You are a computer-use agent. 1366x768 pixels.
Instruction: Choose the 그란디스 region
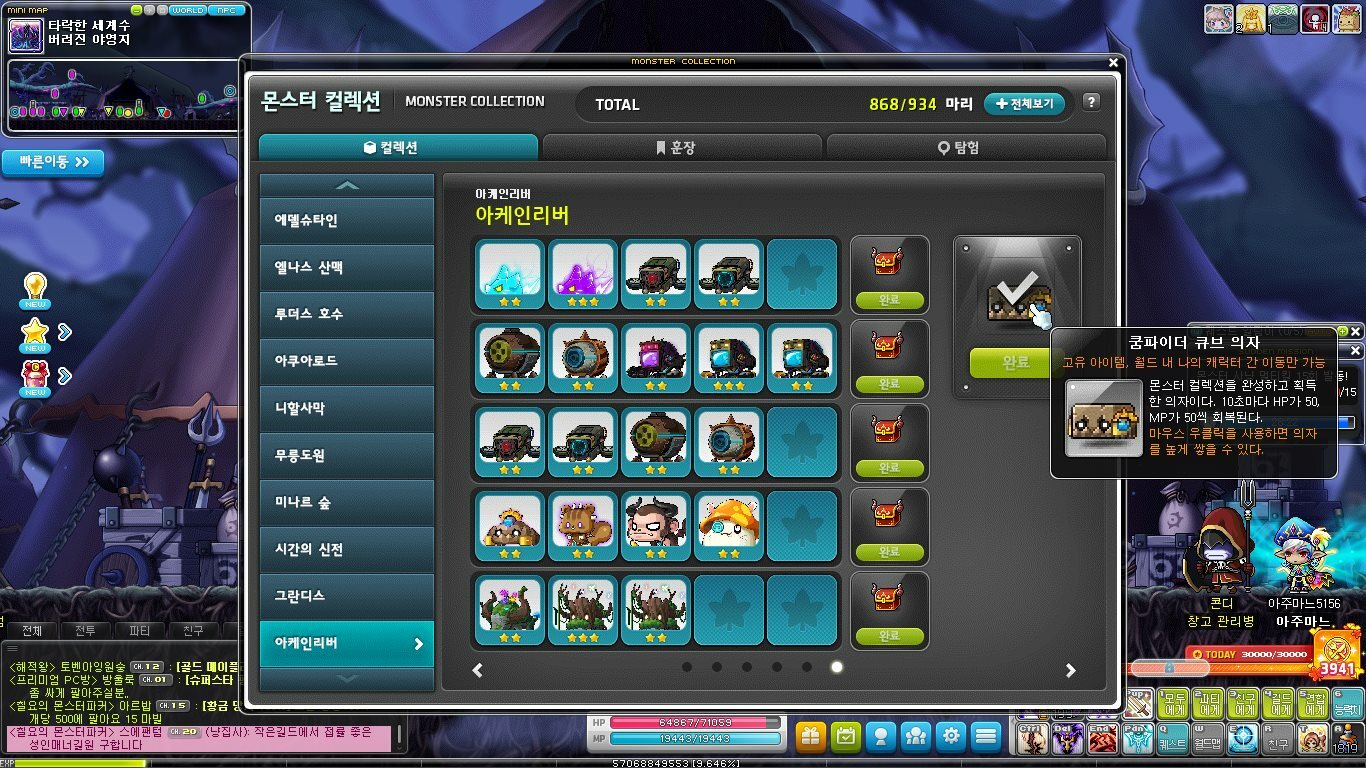pos(346,596)
